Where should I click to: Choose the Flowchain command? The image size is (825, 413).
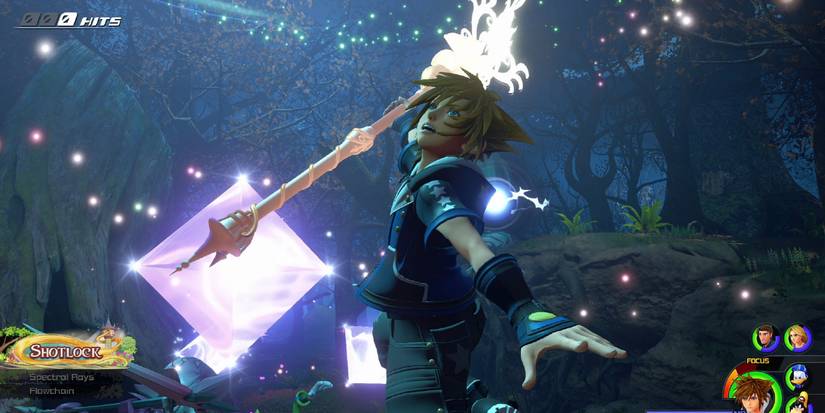point(50,391)
